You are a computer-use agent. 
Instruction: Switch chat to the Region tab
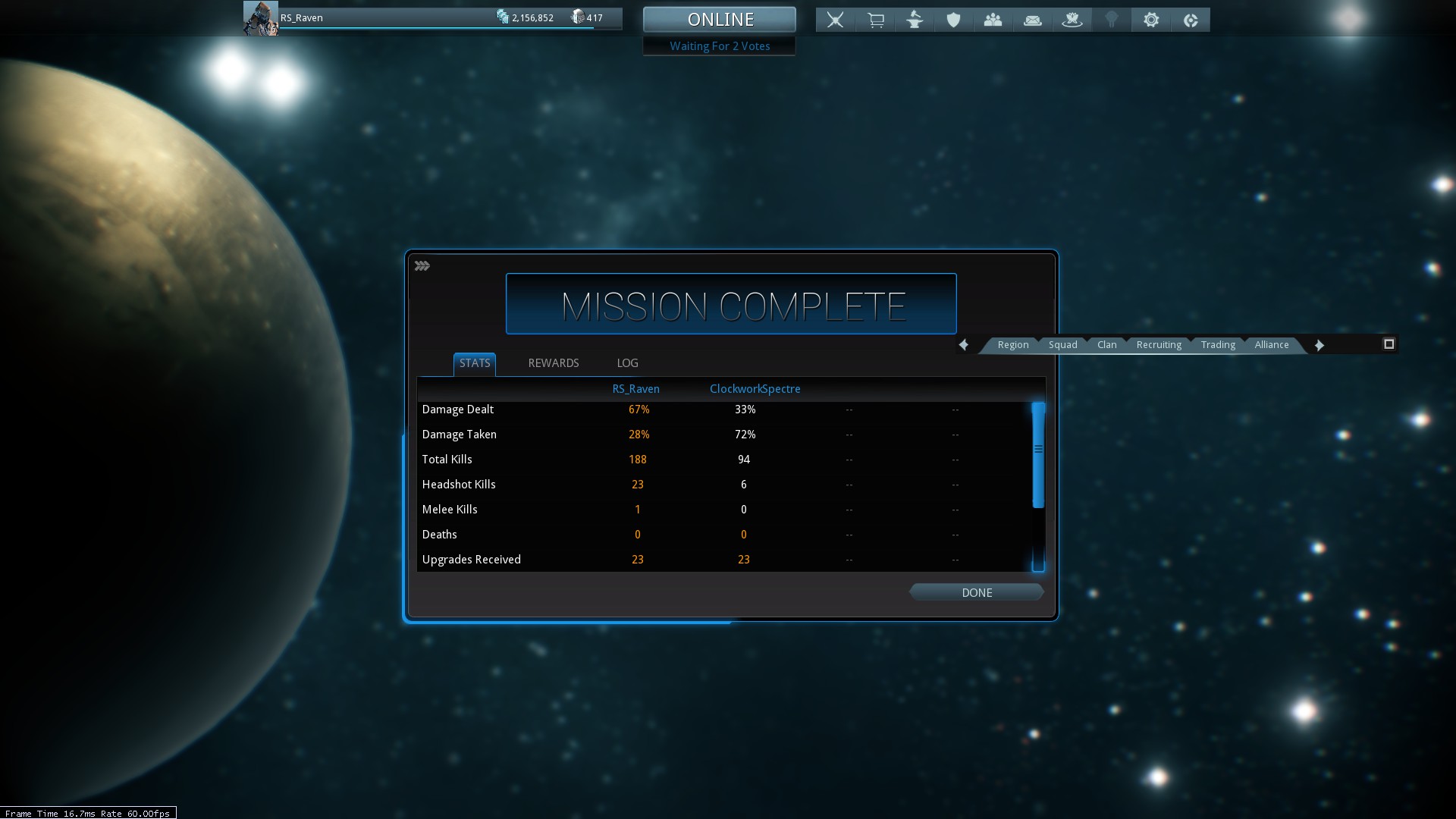pos(1012,345)
